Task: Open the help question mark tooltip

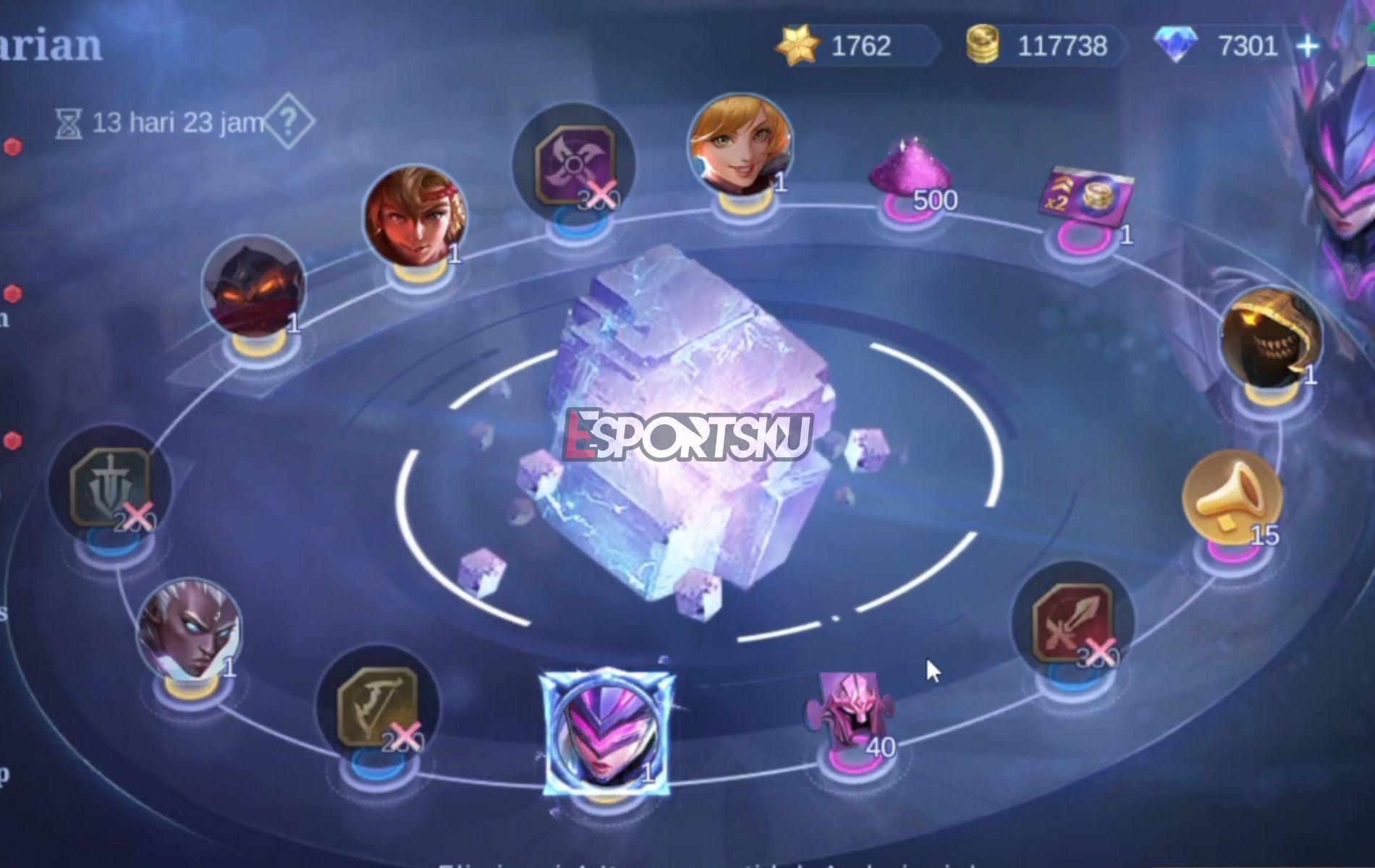Action: click(289, 122)
